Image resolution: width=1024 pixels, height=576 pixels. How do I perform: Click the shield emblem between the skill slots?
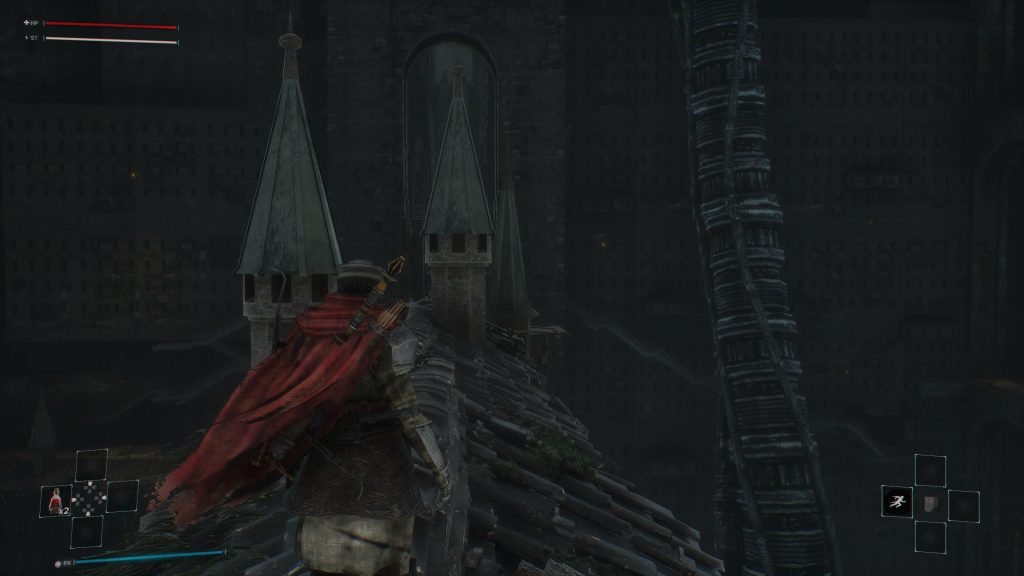929,503
